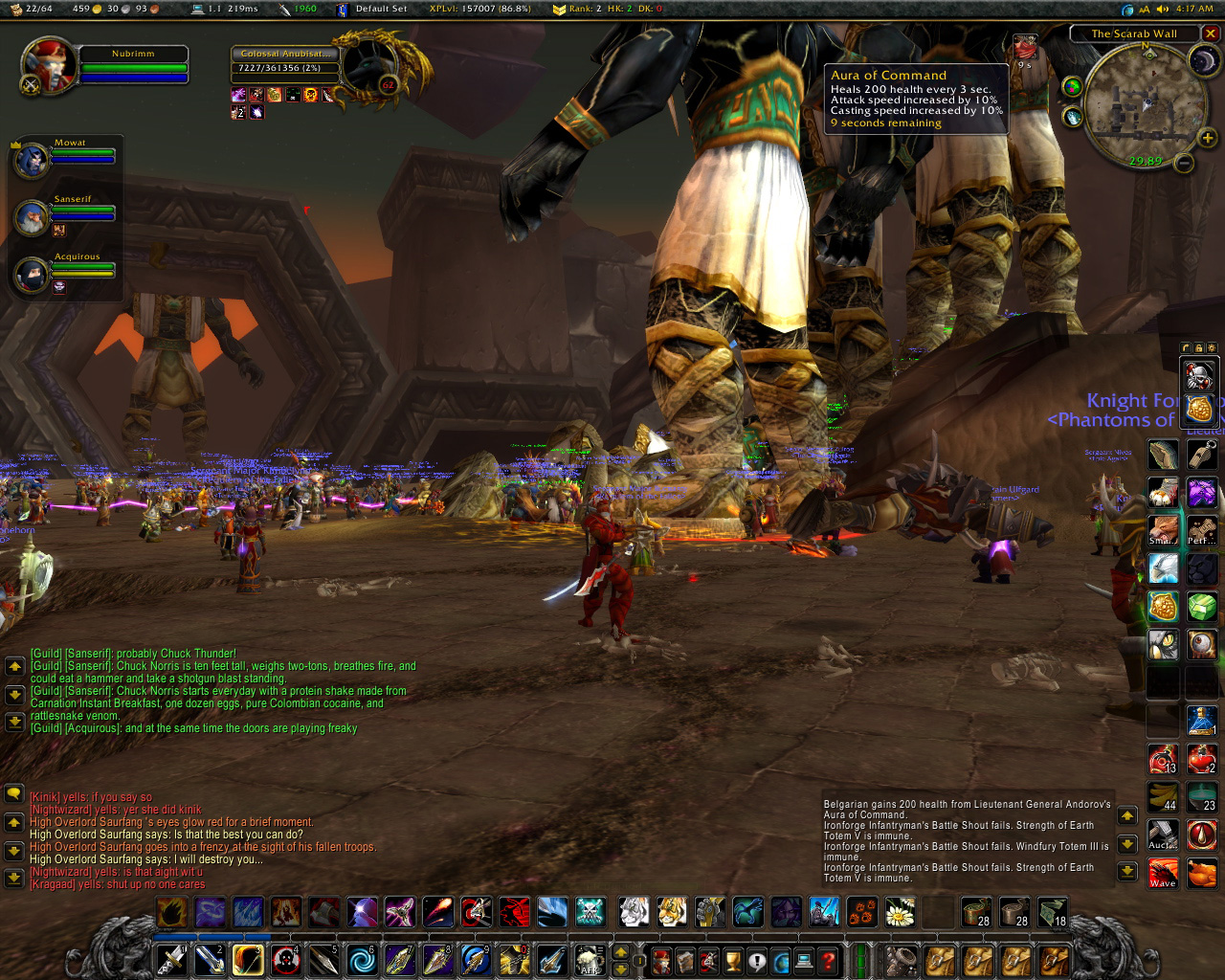Activate the Wave macro button
Viewport: 1225px width, 980px height.
pyautogui.click(x=1163, y=873)
